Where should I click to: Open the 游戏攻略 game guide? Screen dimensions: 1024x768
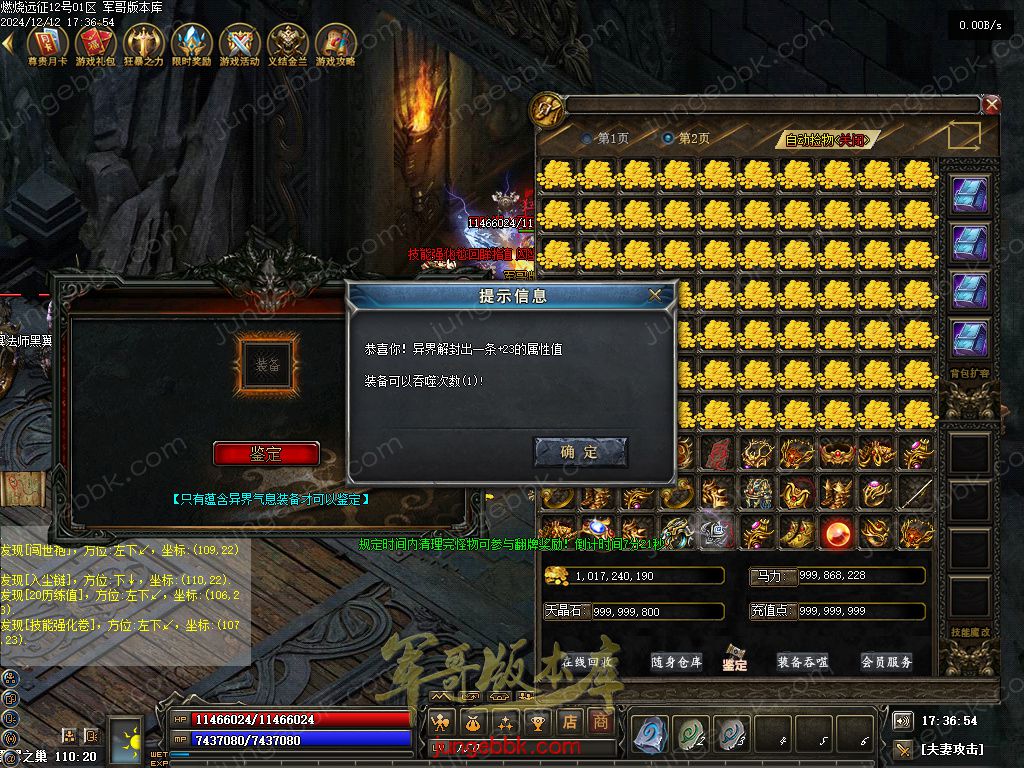(x=335, y=46)
